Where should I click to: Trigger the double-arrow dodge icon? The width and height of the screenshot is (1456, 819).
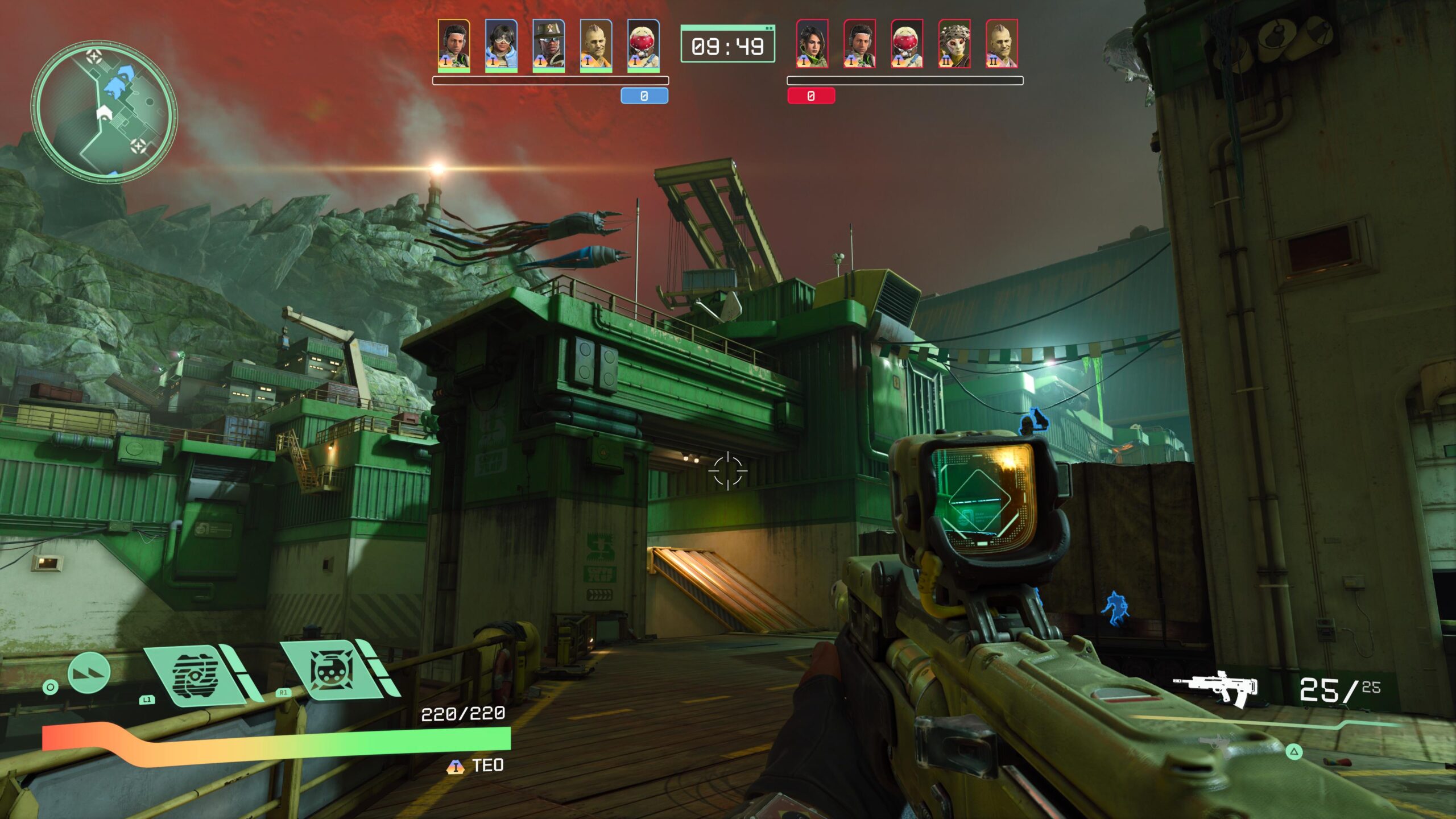click(x=89, y=673)
